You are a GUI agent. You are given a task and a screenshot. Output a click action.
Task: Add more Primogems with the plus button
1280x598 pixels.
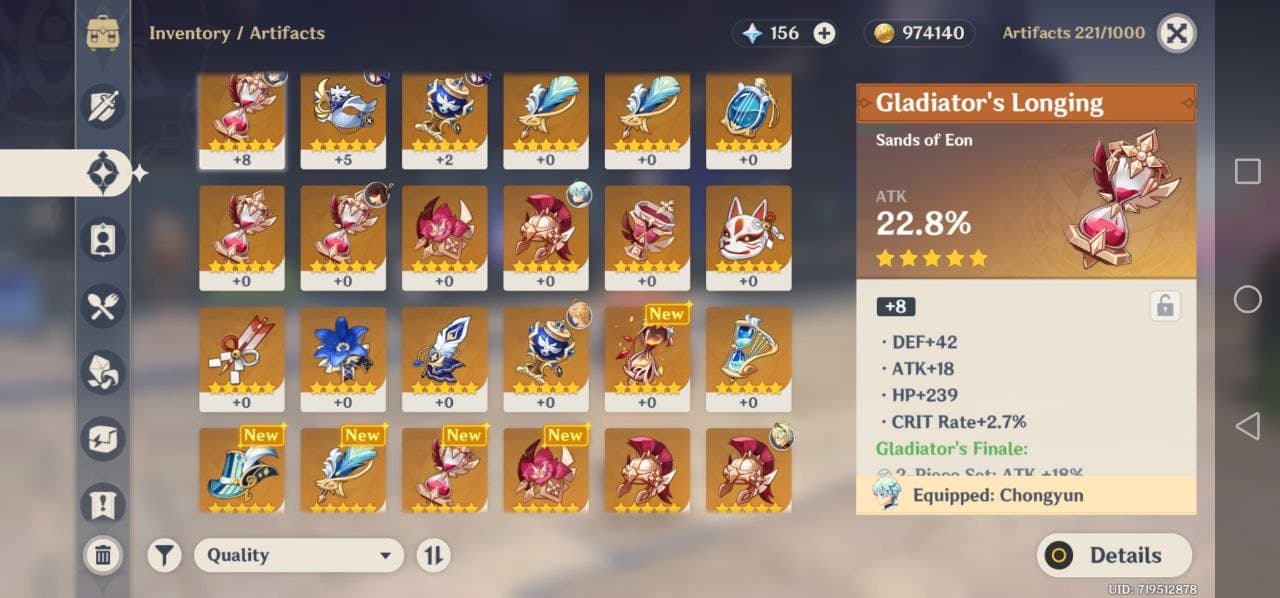tap(824, 33)
